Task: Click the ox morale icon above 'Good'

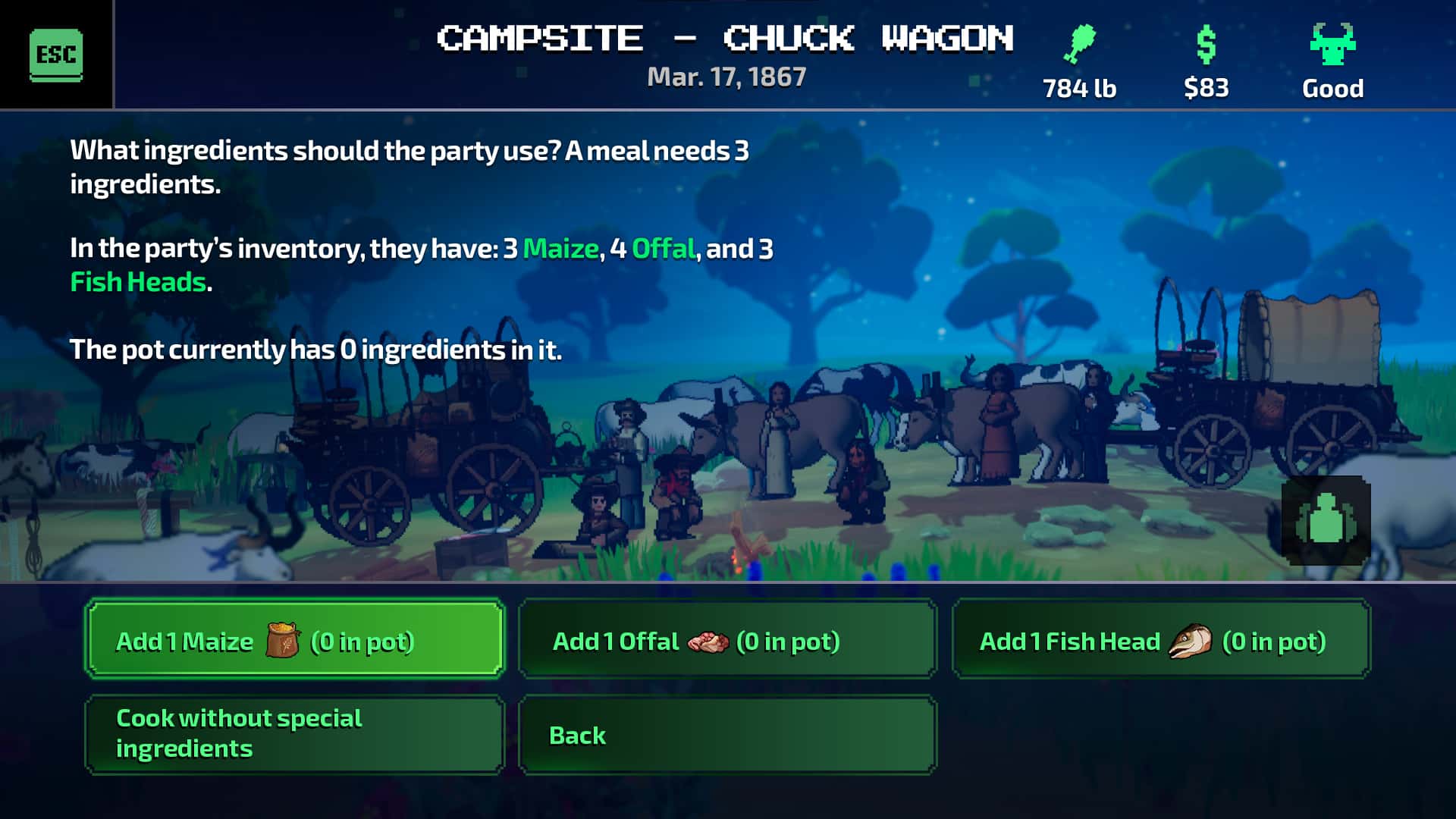Action: pos(1332,45)
